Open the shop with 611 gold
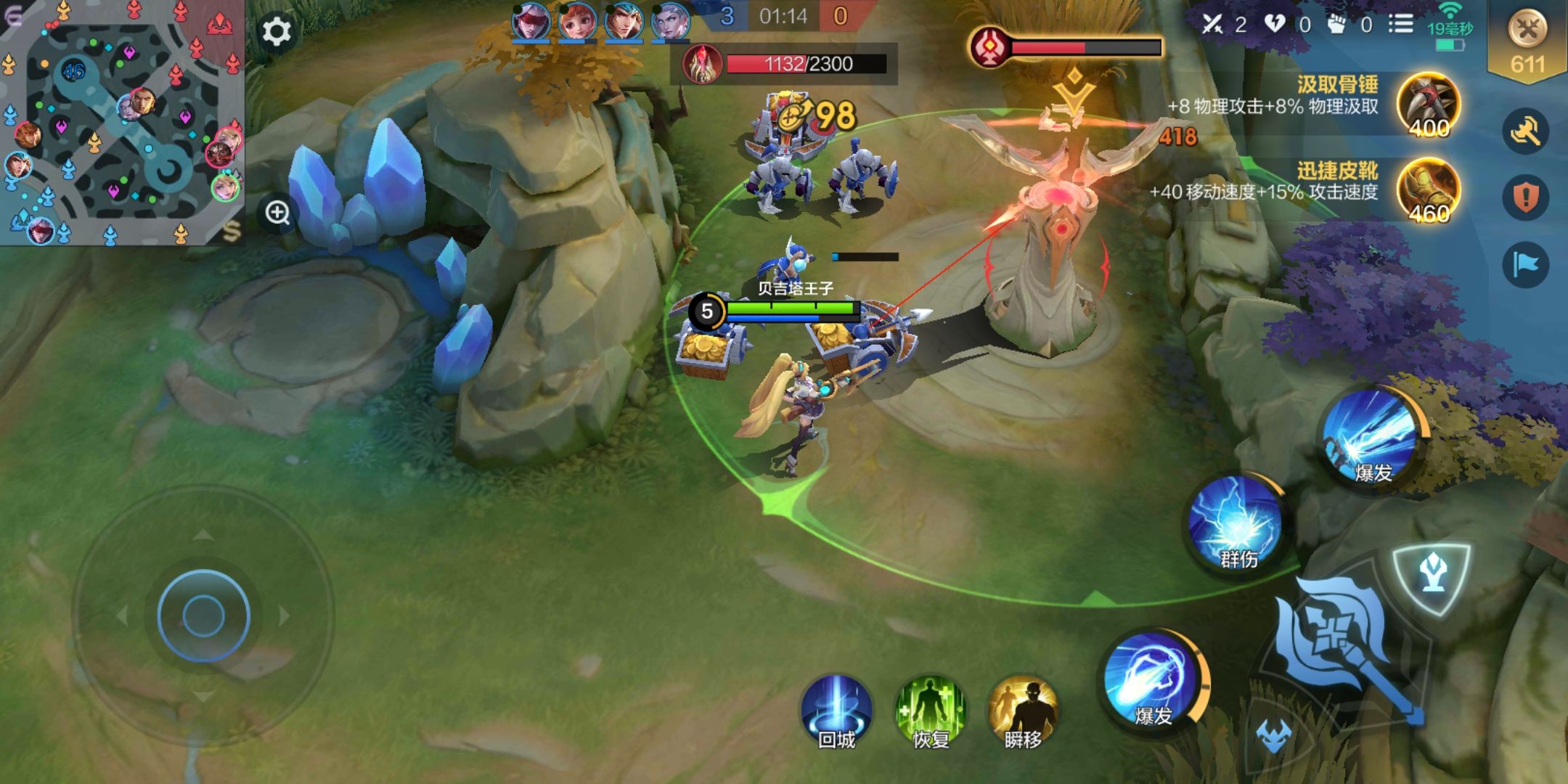 (x=1527, y=42)
